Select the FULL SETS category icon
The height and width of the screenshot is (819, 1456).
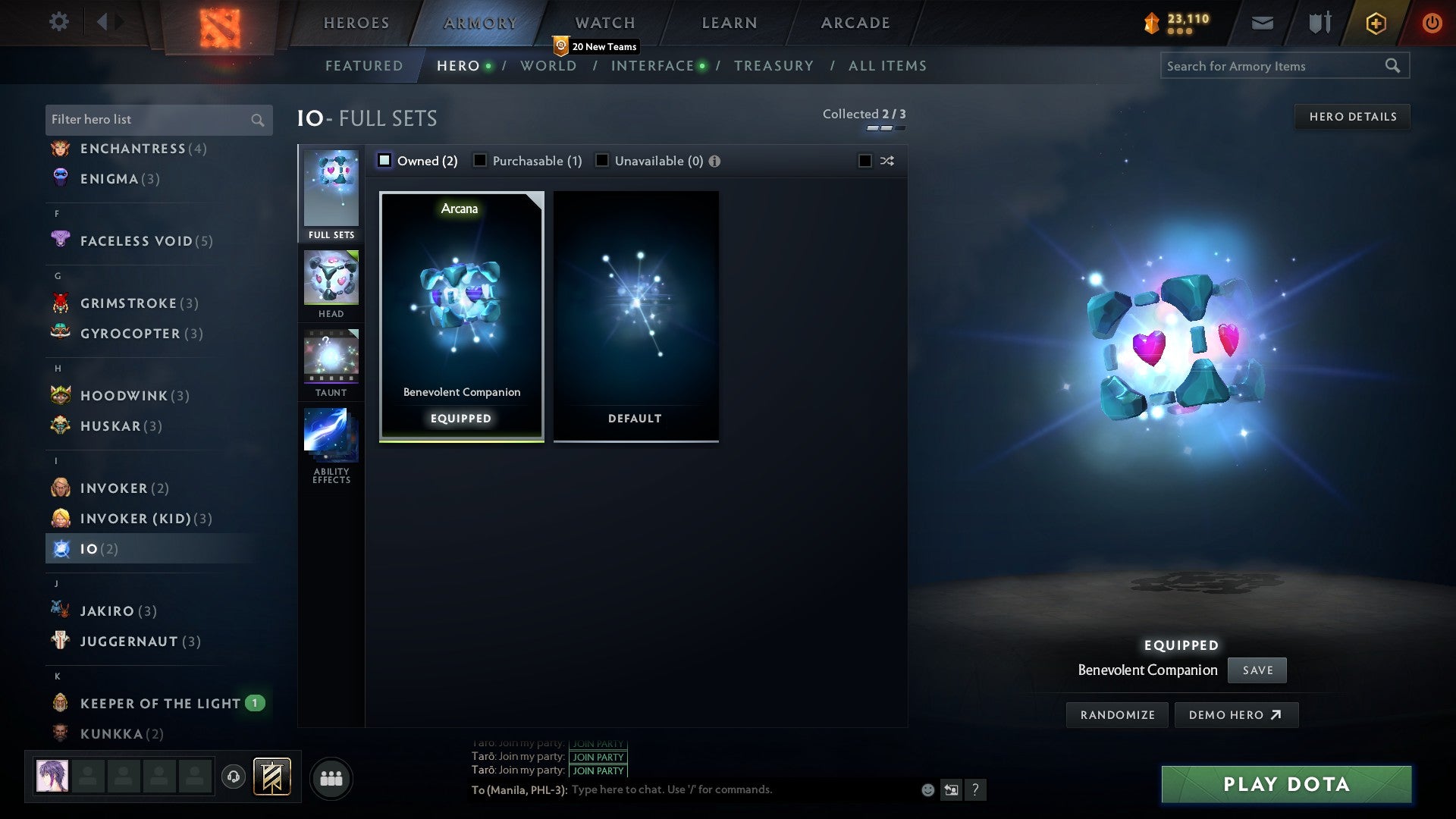[x=331, y=191]
